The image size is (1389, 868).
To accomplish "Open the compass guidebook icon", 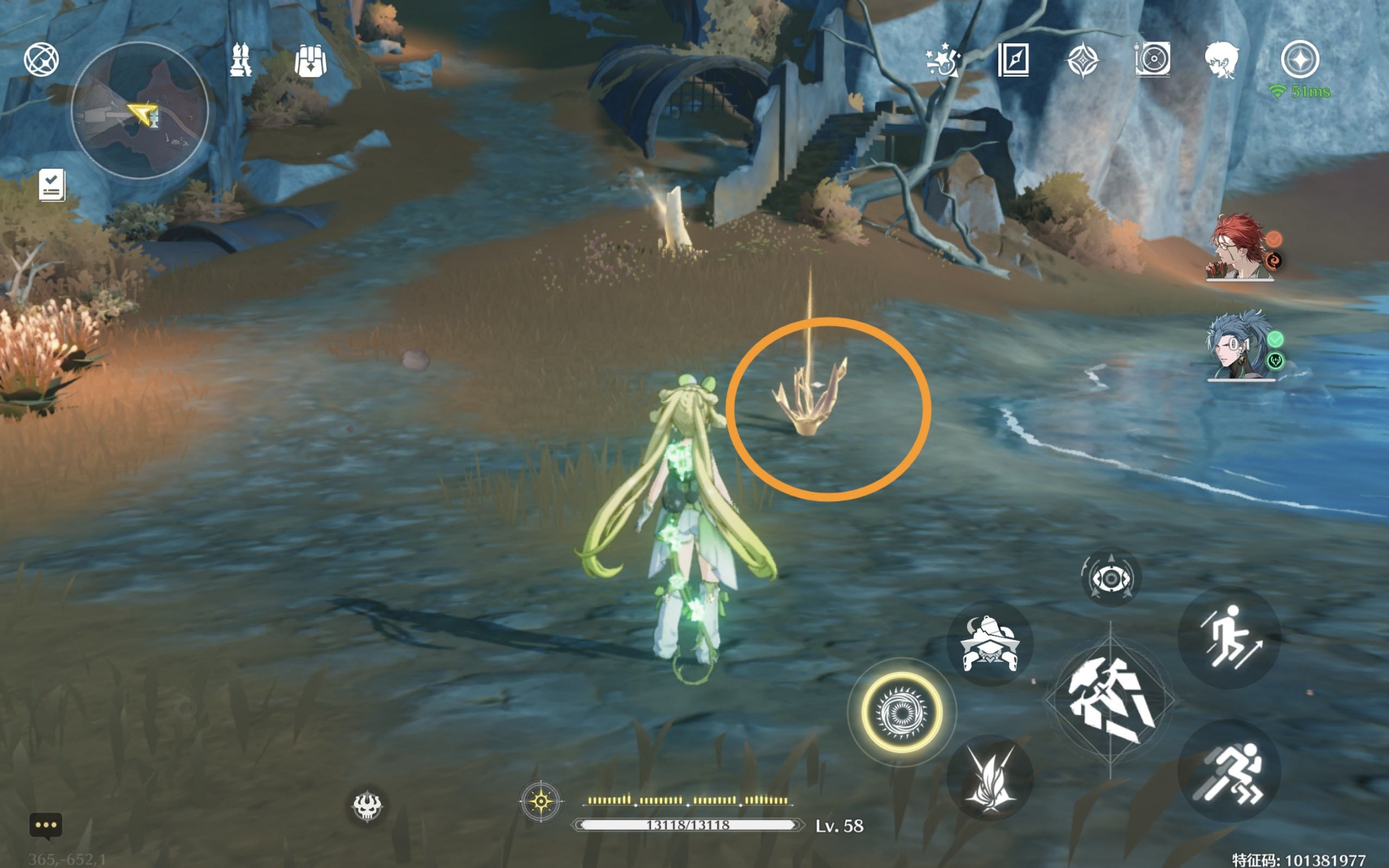I will coord(1013,59).
